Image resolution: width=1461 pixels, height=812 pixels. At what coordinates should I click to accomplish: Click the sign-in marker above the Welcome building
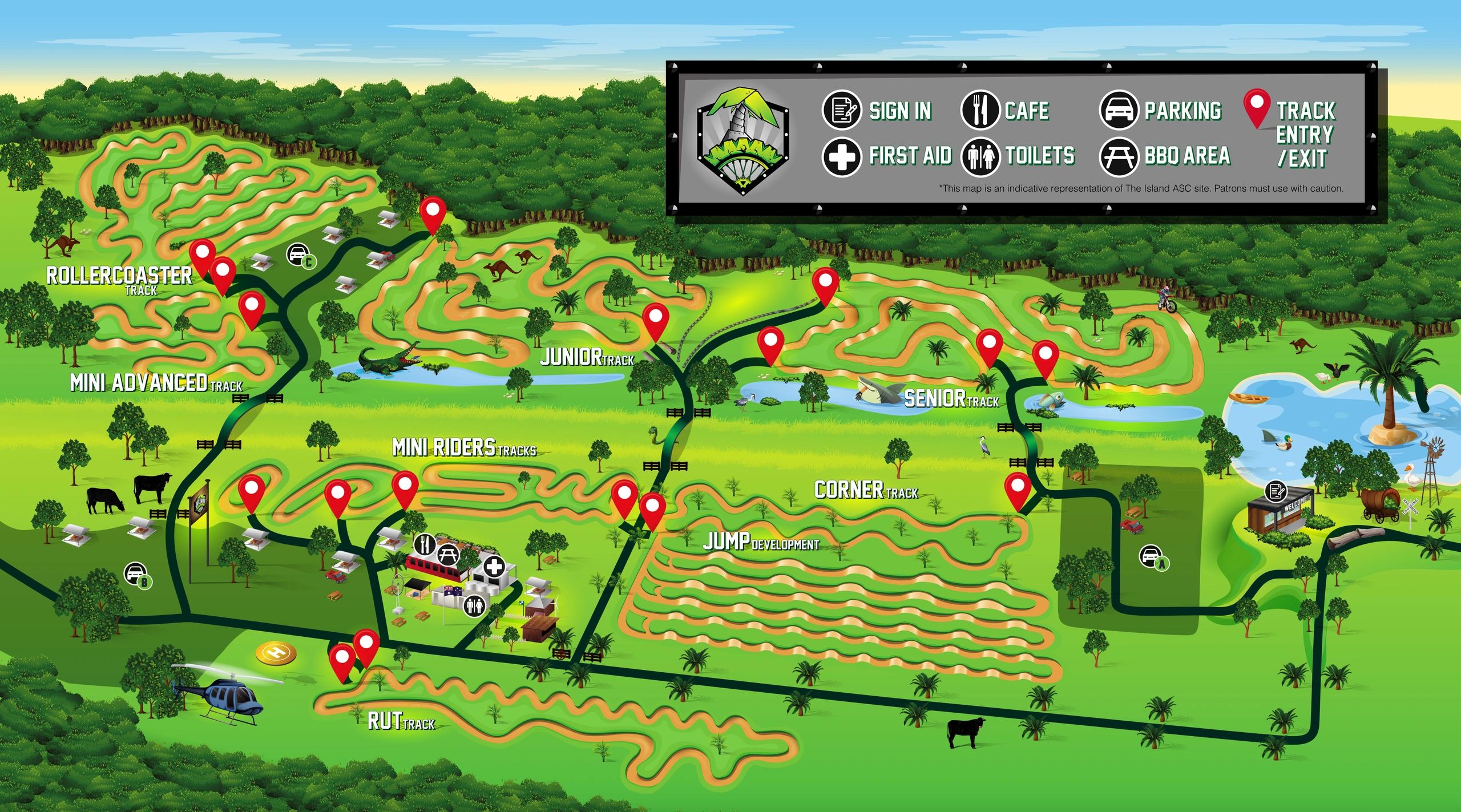(1276, 491)
